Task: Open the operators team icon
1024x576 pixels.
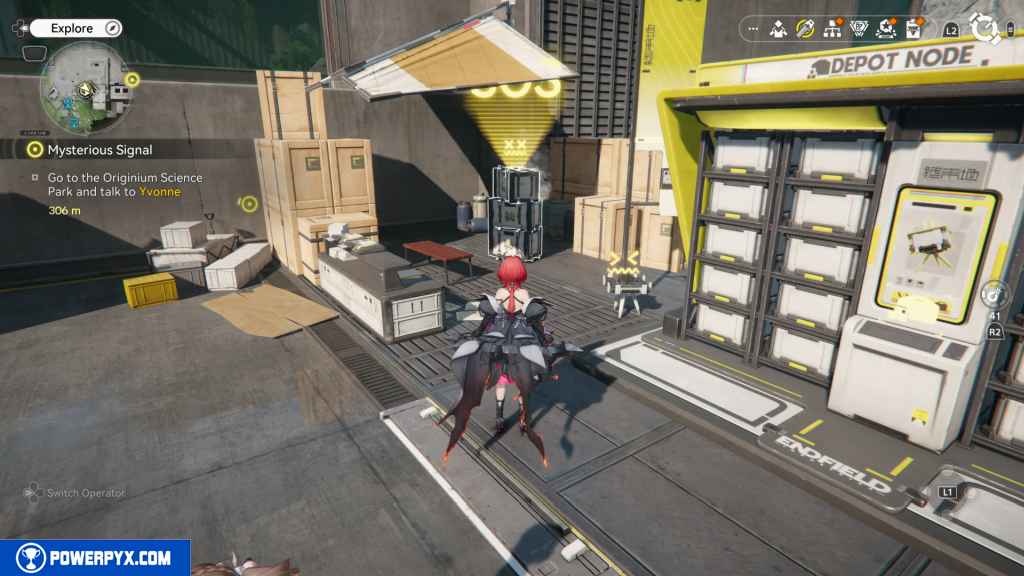Action: click(778, 29)
